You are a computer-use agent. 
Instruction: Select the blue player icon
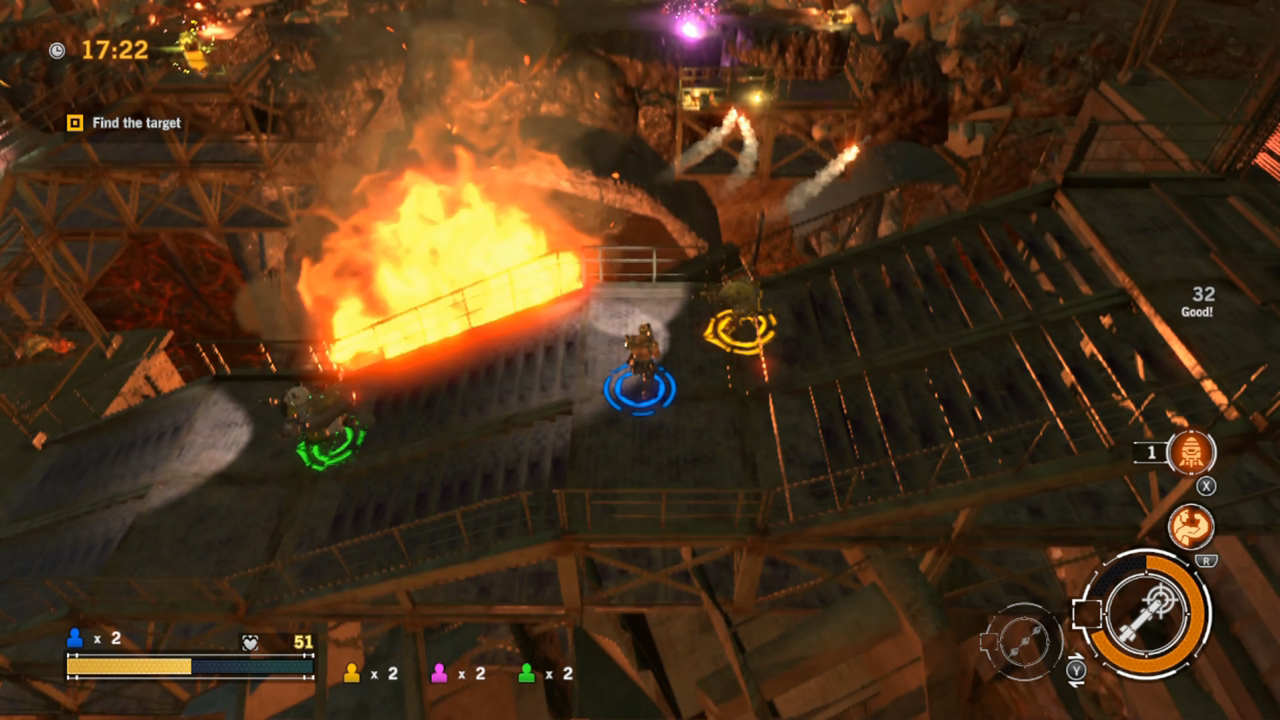(74, 638)
